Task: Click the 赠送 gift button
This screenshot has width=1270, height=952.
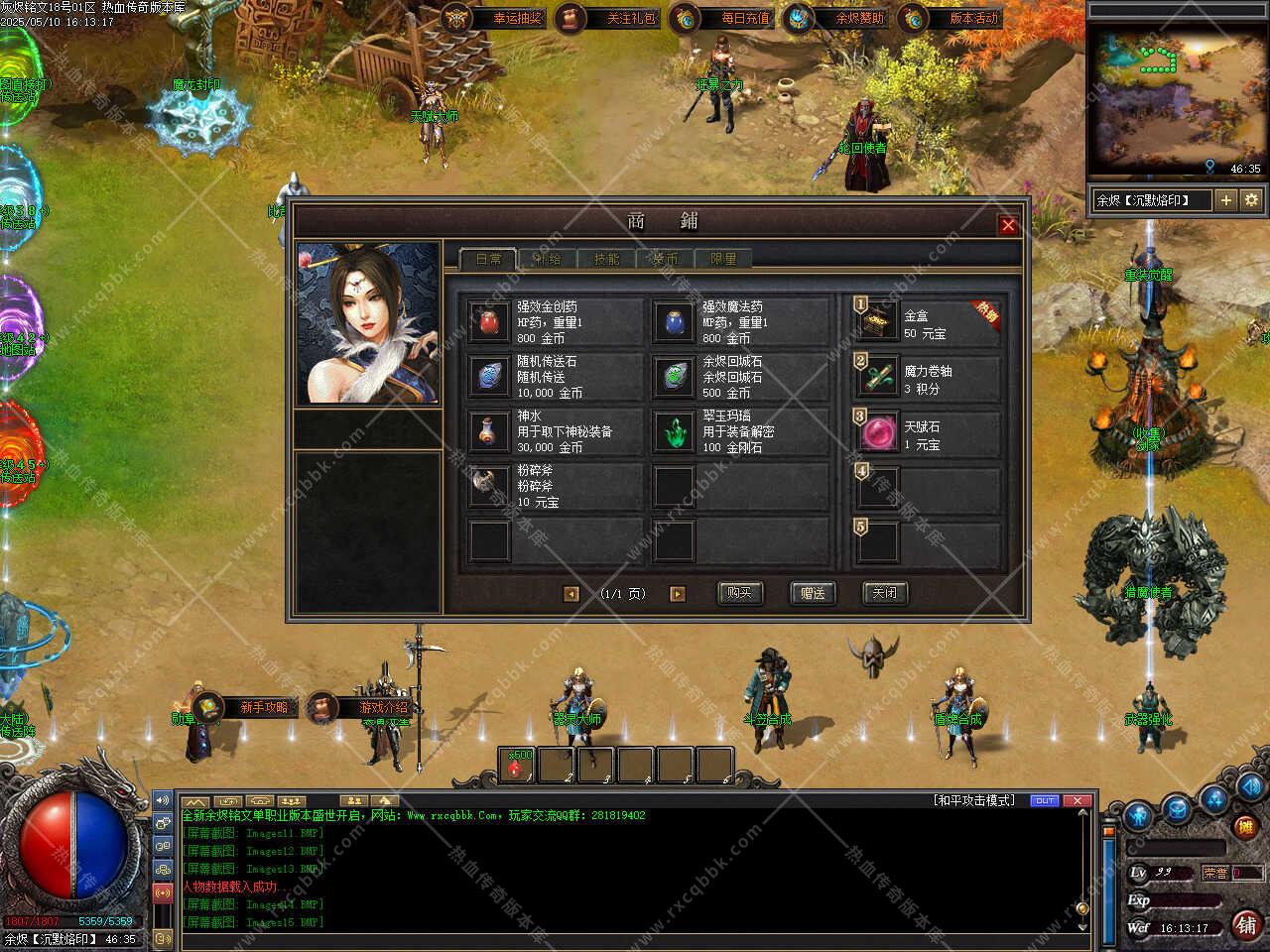Action: click(x=813, y=593)
